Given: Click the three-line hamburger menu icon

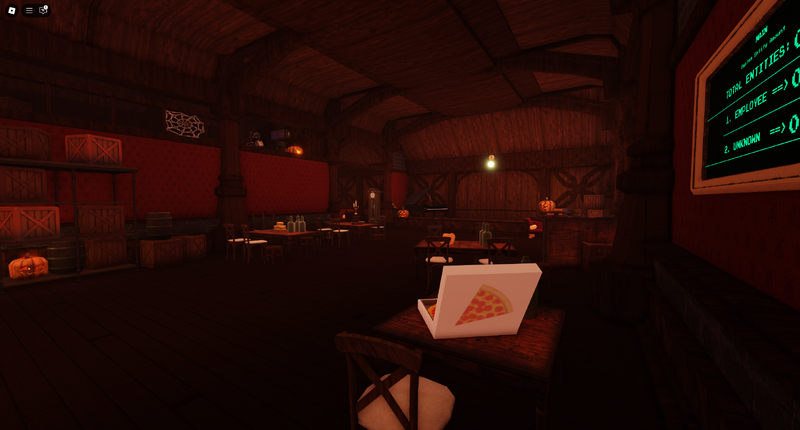Looking at the screenshot, I should click(x=29, y=10).
